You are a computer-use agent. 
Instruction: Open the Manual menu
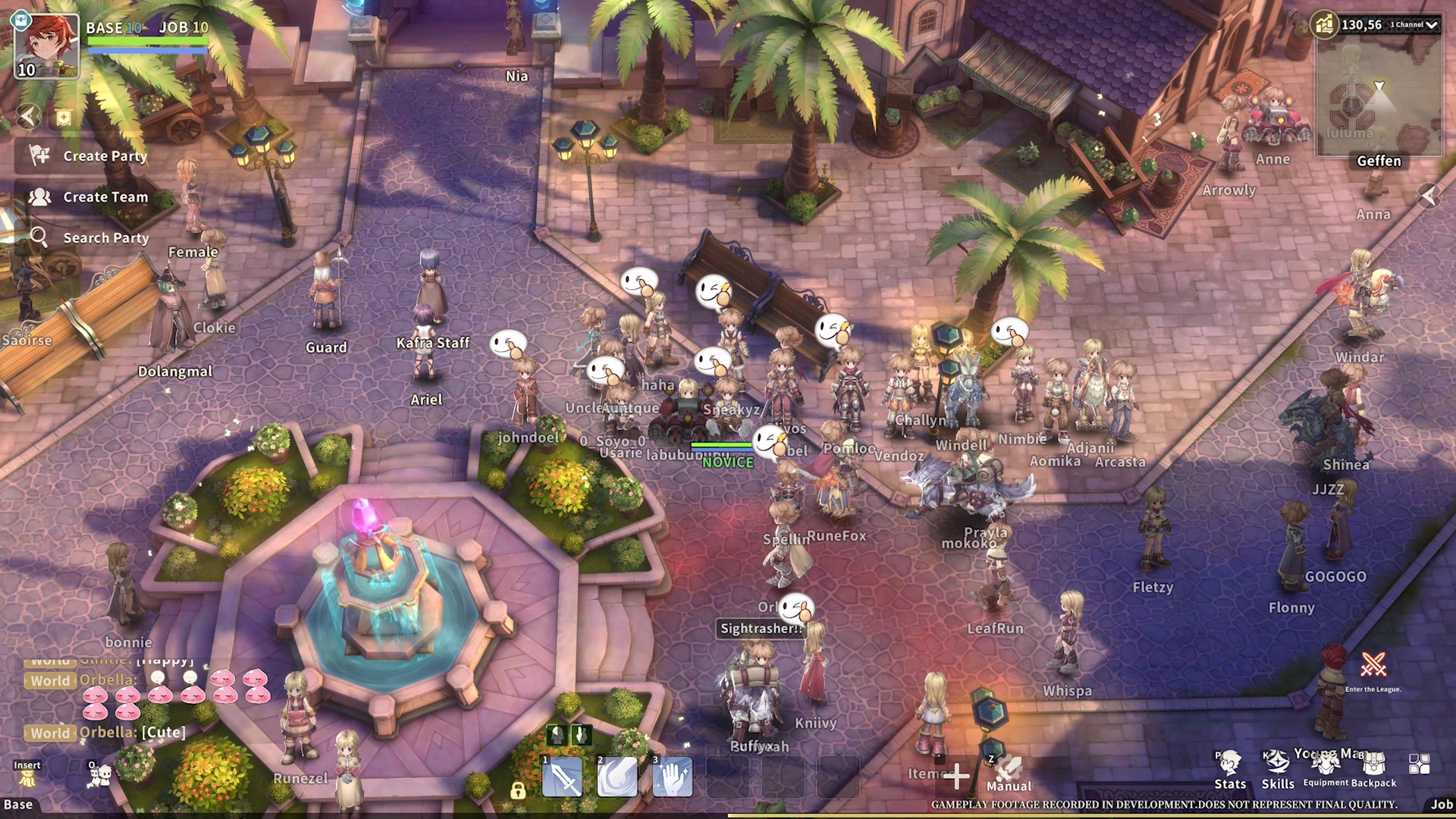click(x=1009, y=773)
